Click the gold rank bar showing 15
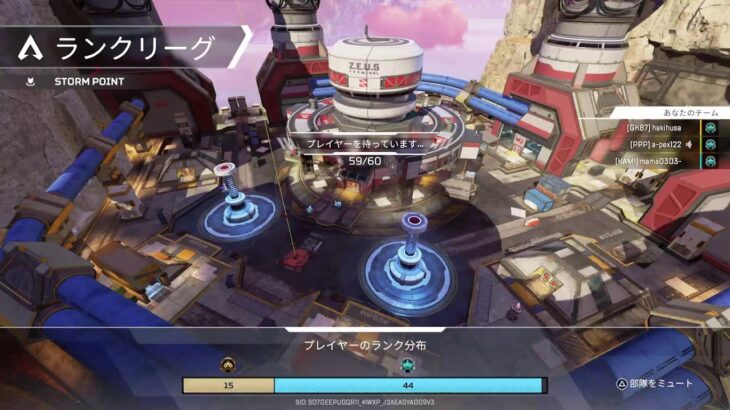Image resolution: width=730 pixels, height=410 pixels. point(228,385)
